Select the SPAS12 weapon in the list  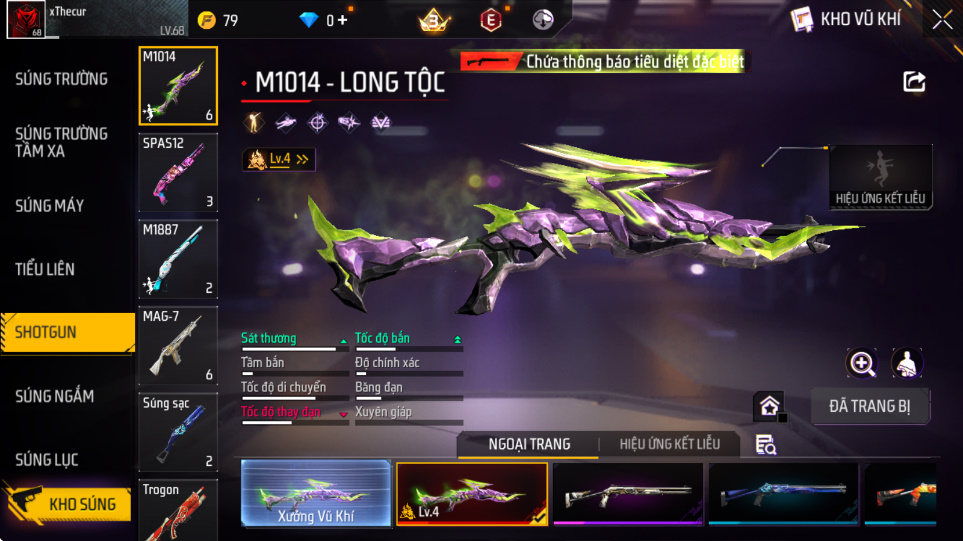coord(178,172)
